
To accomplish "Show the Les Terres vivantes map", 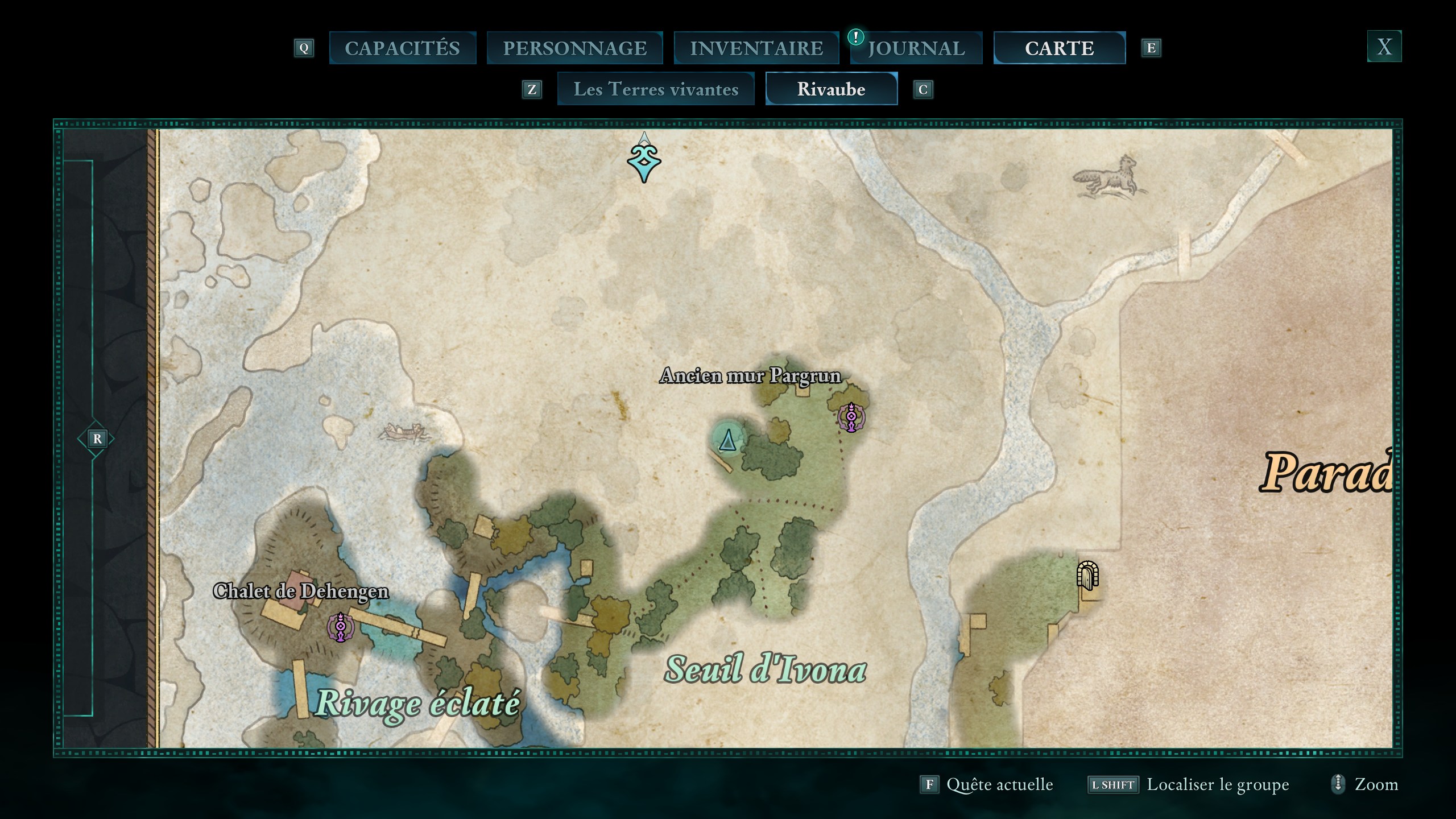I will [x=656, y=89].
